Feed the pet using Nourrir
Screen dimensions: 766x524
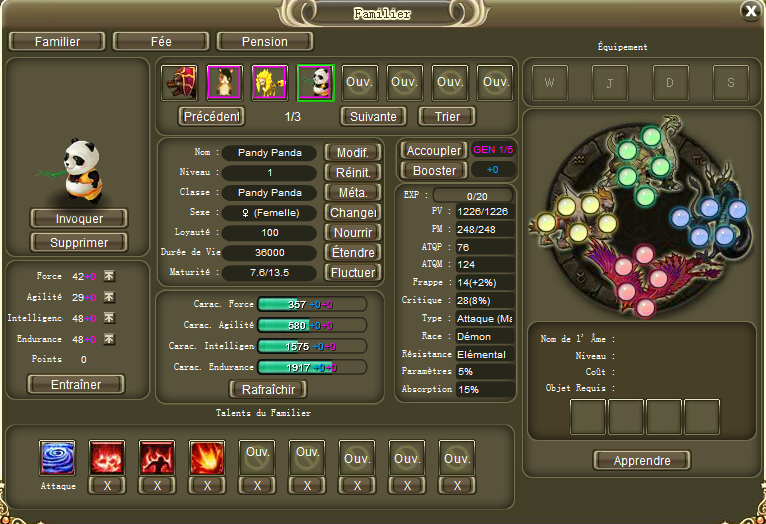coord(353,232)
